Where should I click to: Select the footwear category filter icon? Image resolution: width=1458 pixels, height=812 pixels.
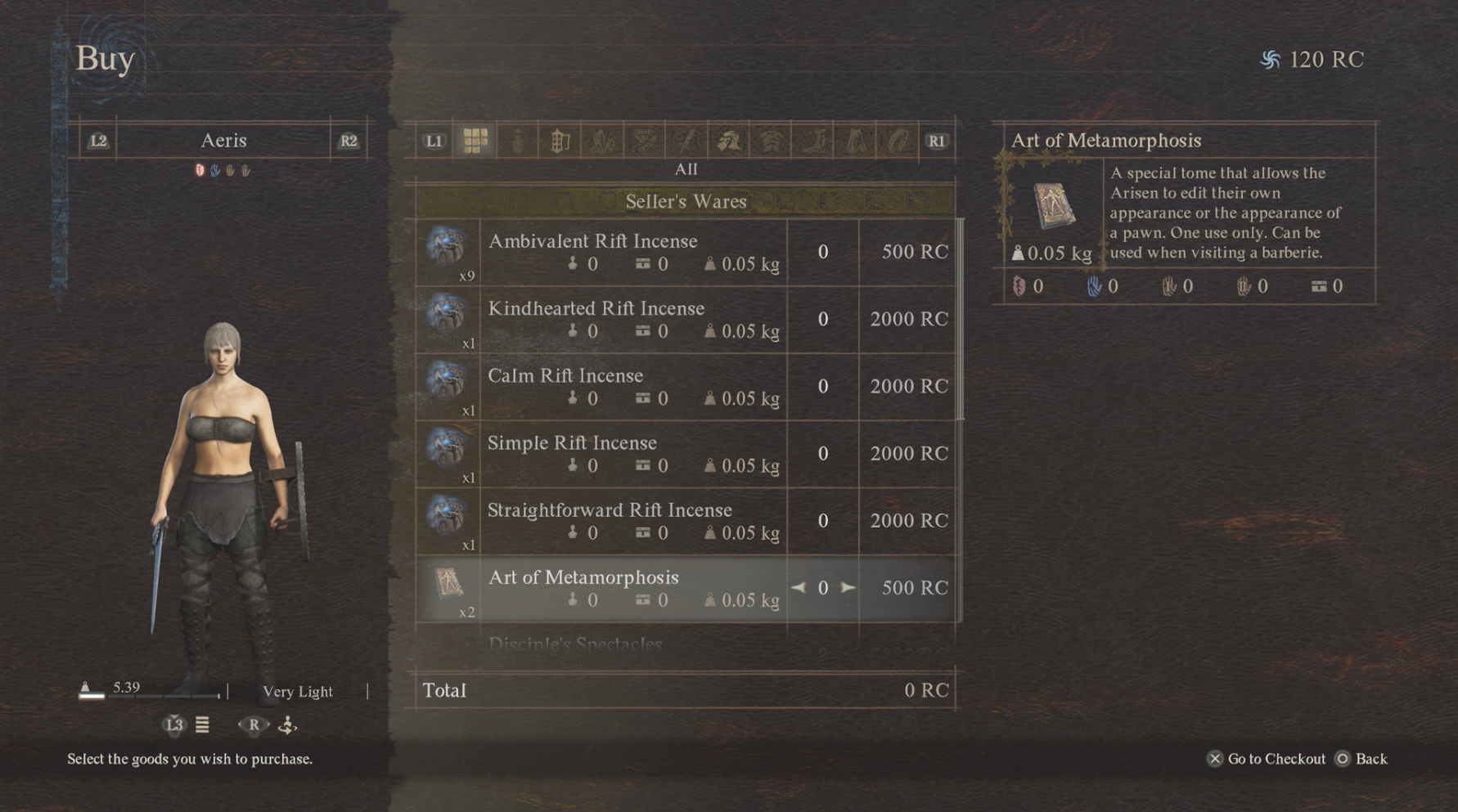812,140
